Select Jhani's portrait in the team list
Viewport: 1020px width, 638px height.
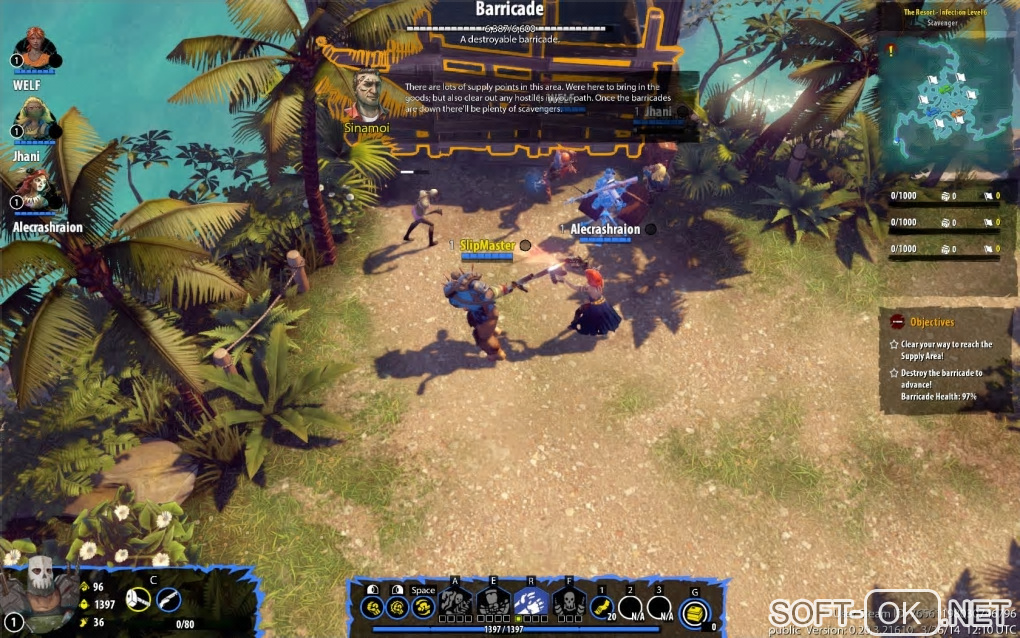tap(33, 119)
